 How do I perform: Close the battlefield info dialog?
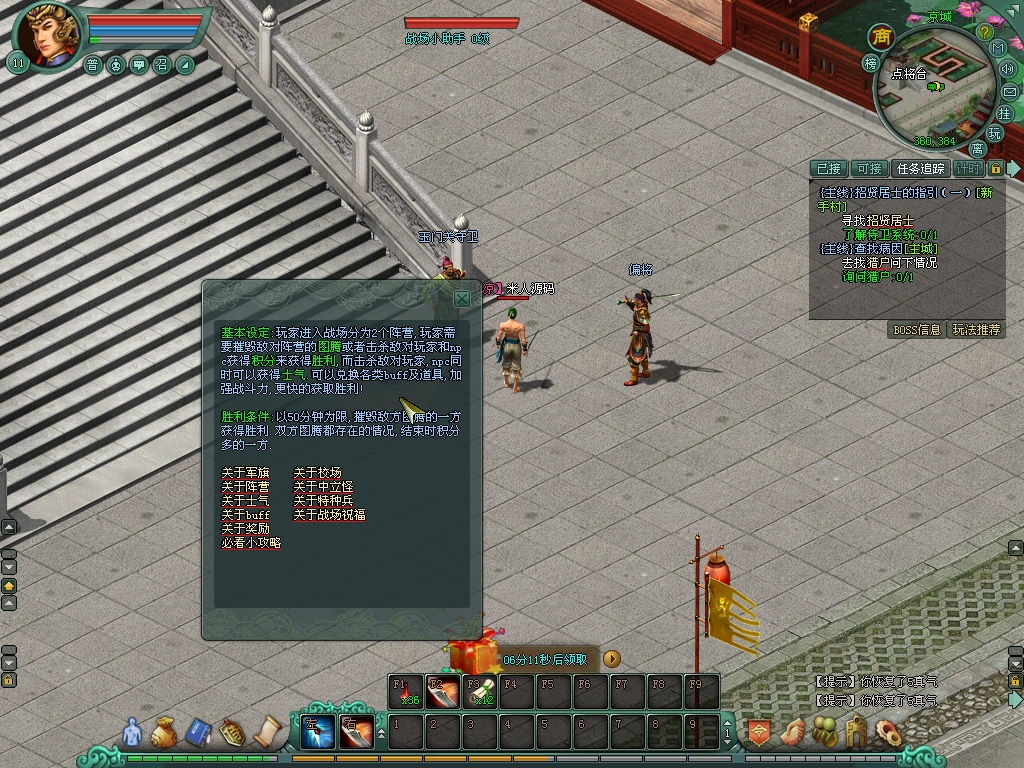[x=461, y=298]
